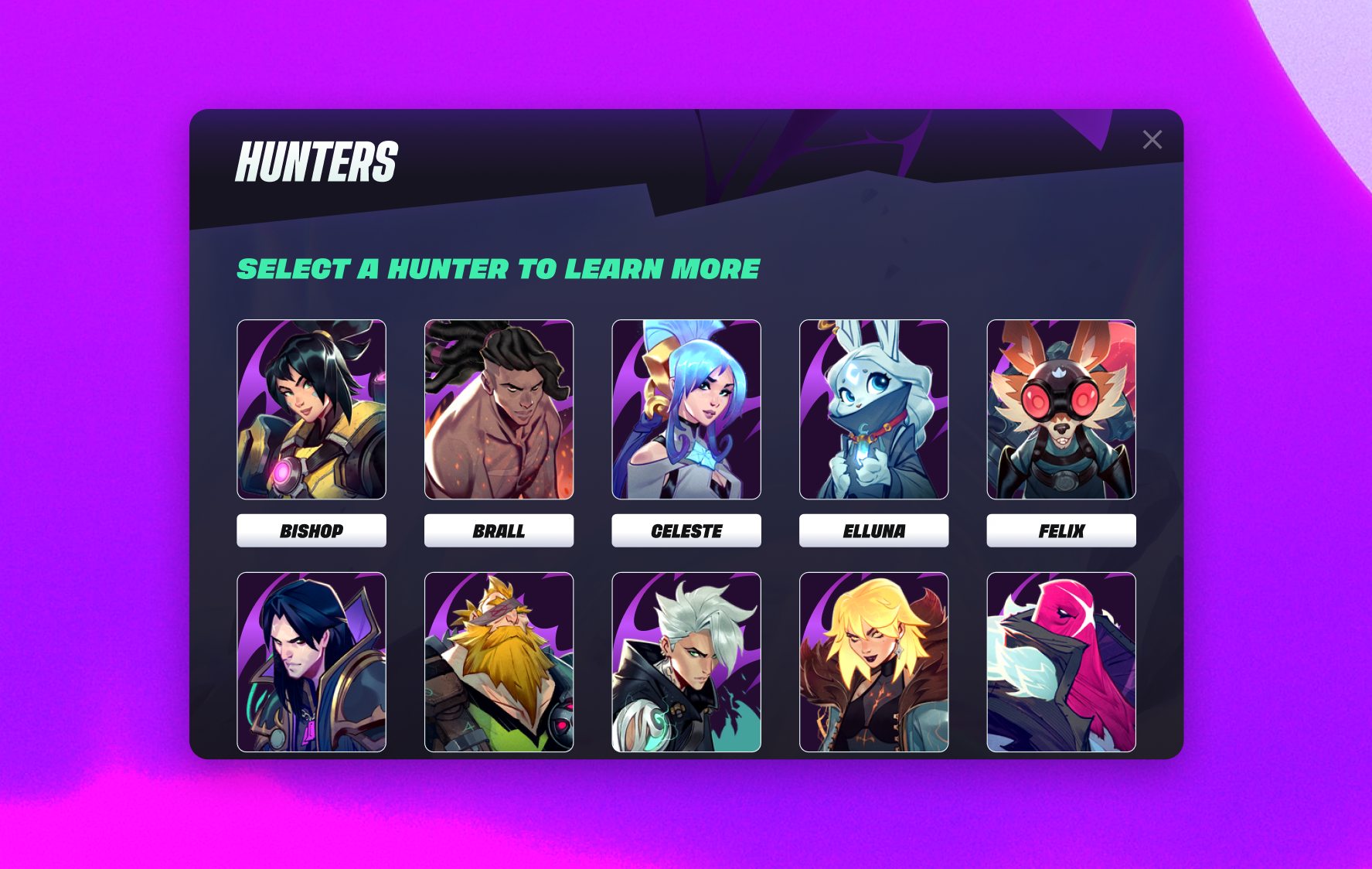Pick the silver-haired hunter portrait

click(686, 662)
